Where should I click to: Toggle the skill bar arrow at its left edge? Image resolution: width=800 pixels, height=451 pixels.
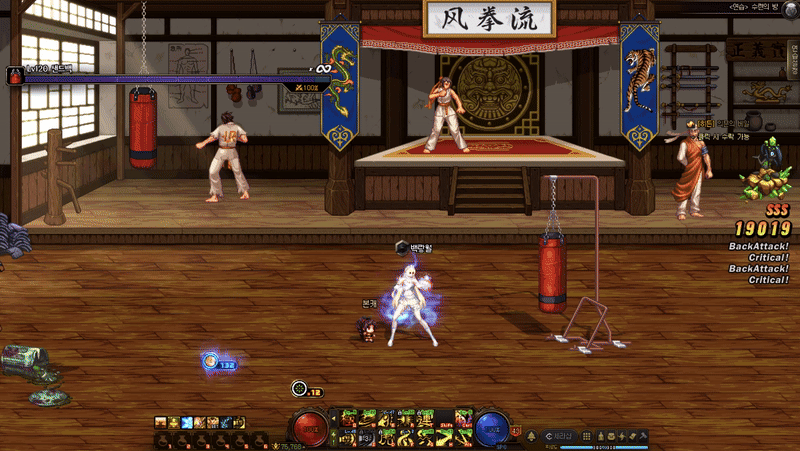(x=334, y=418)
